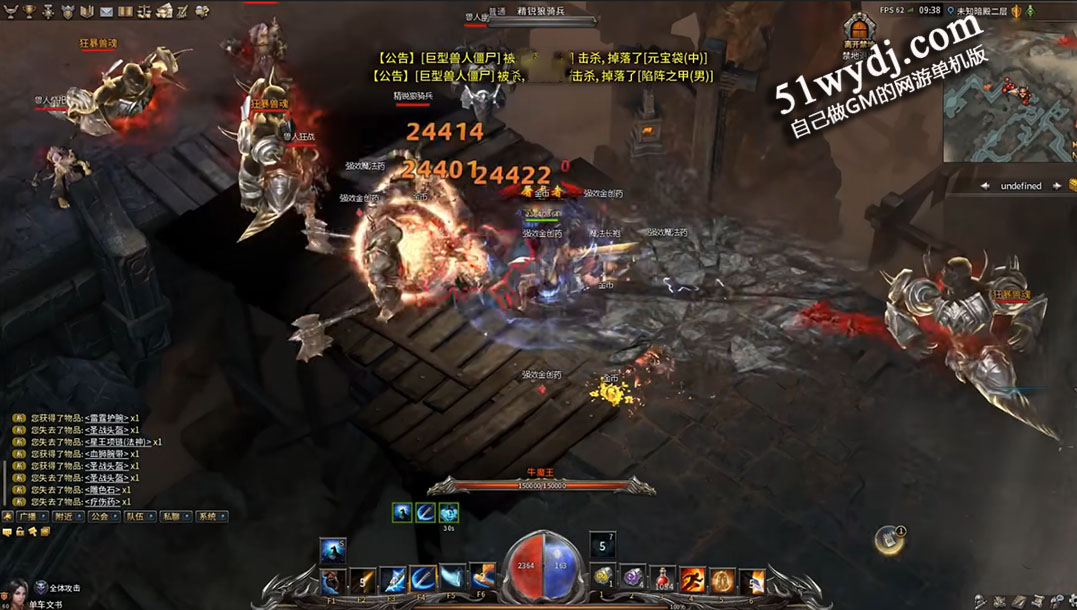Image resolution: width=1077 pixels, height=610 pixels.
Task: Open the 系统 message tab
Action: pos(210,517)
